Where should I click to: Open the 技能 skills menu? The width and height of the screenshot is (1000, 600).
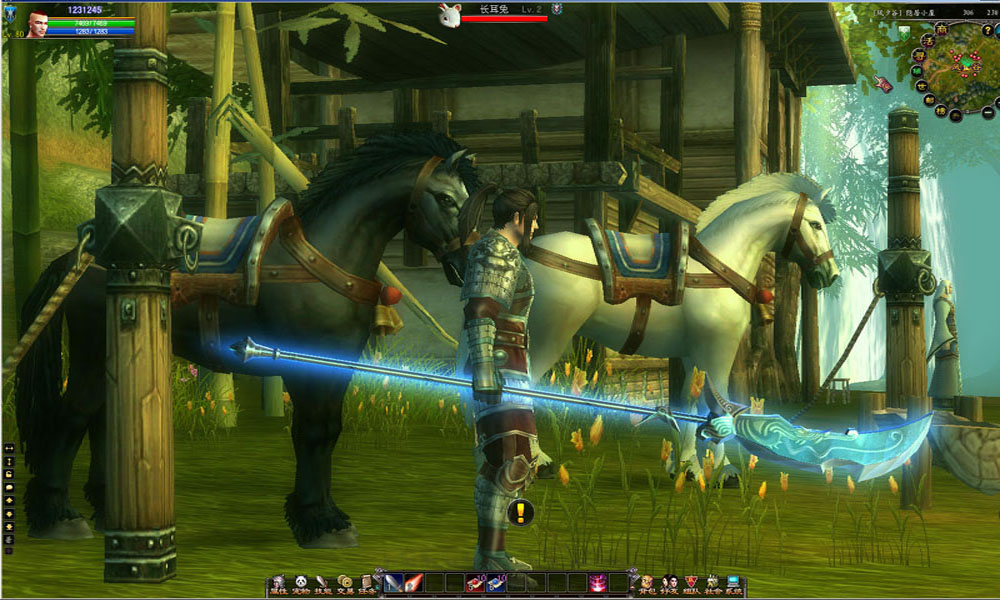point(322,583)
